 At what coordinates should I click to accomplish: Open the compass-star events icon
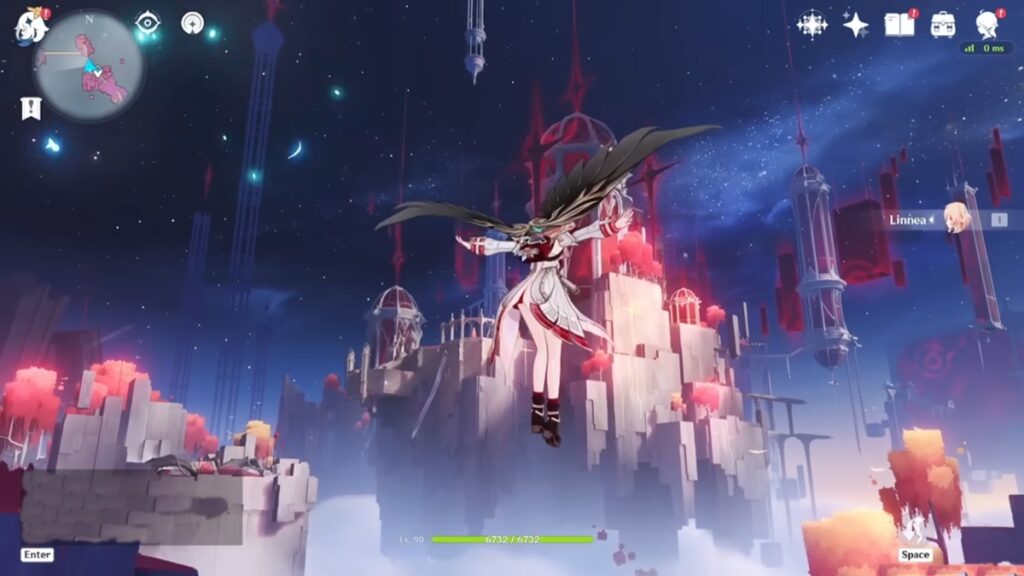pyautogui.click(x=812, y=24)
